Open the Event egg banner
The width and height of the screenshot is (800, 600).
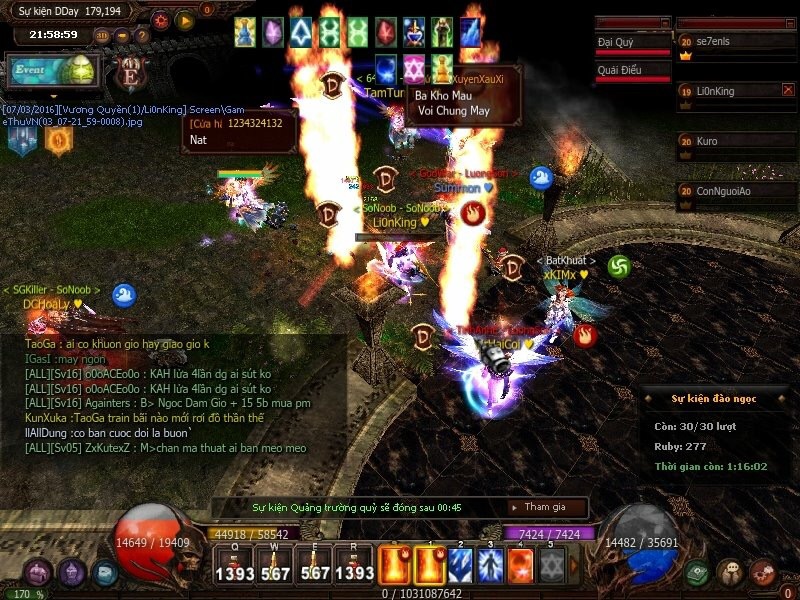(52, 72)
